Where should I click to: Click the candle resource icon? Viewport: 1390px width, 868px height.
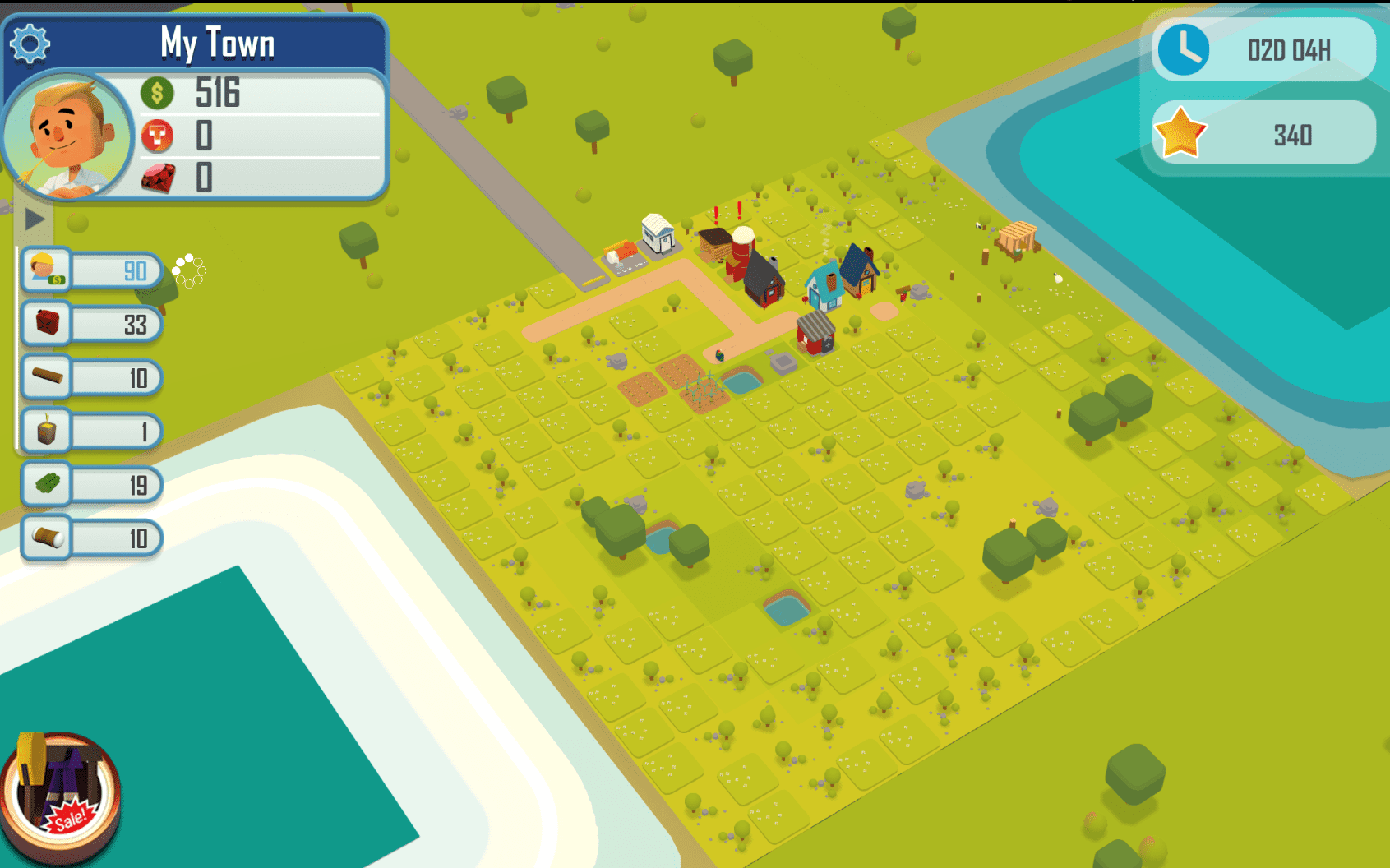(x=47, y=431)
